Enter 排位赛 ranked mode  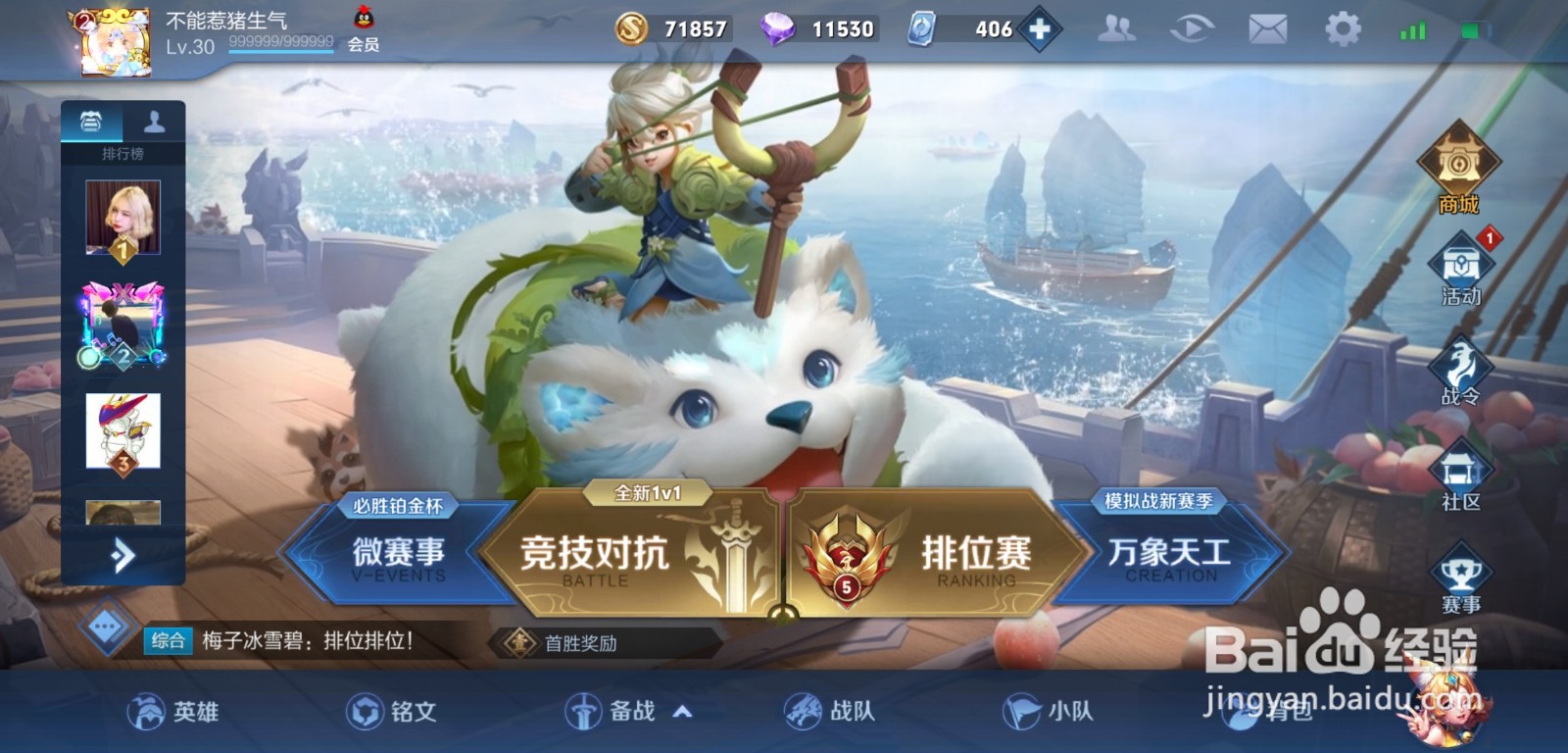(x=974, y=552)
